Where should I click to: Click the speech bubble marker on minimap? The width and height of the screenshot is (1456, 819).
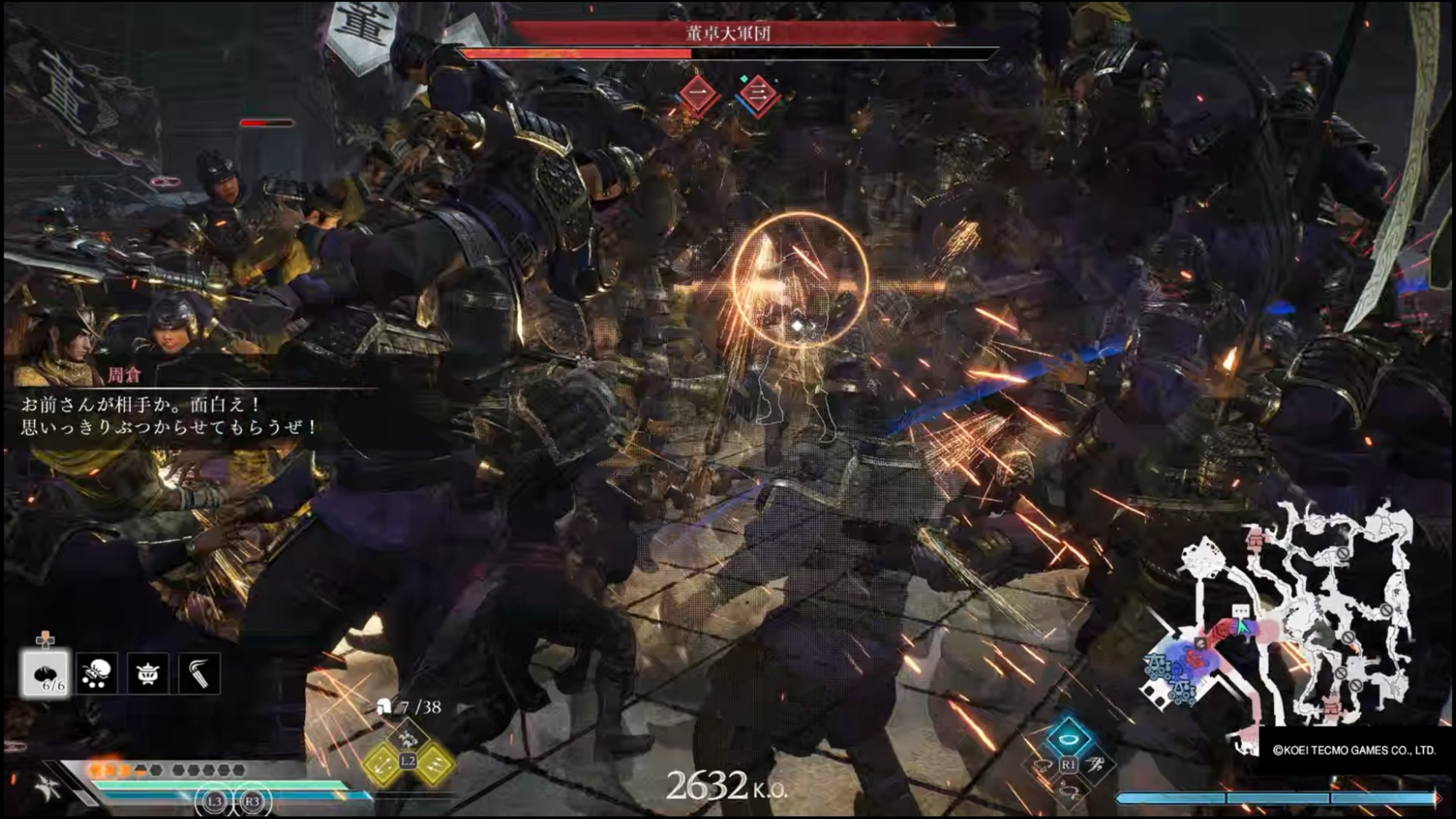1241,611
